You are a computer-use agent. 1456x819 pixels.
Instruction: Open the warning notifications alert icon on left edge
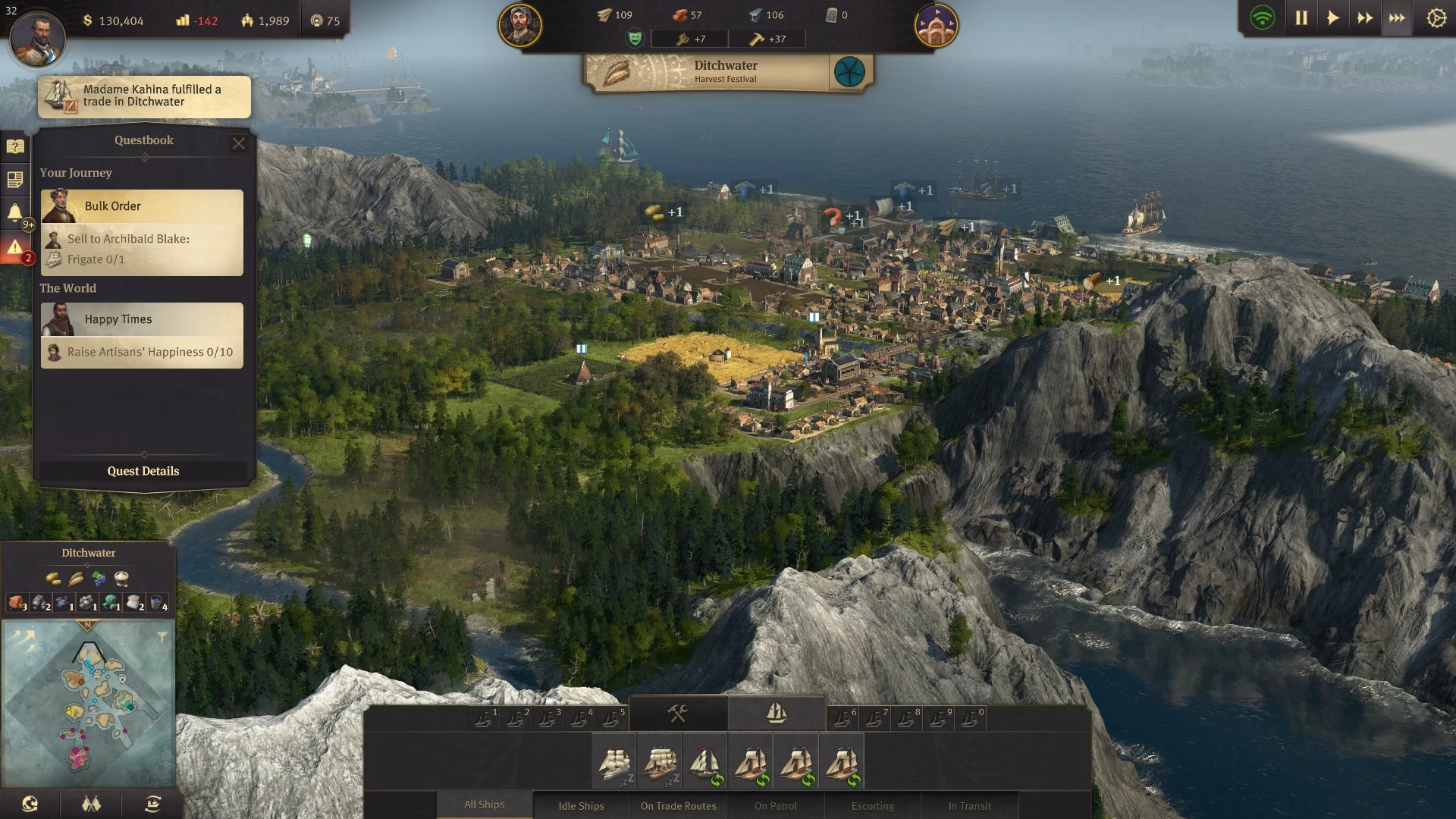click(x=15, y=245)
